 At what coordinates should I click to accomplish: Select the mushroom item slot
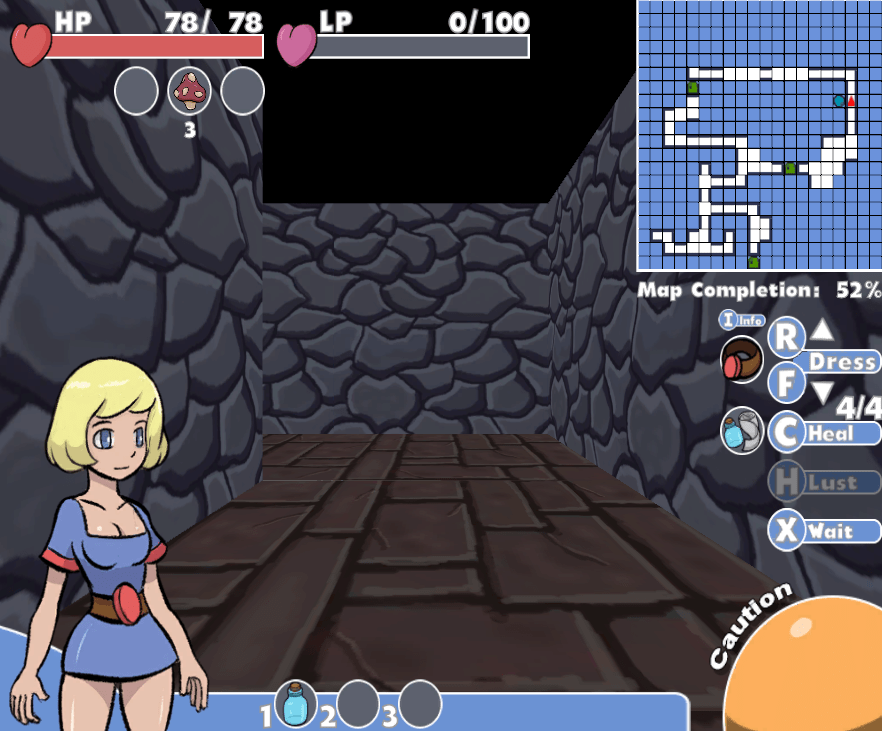pyautogui.click(x=190, y=92)
